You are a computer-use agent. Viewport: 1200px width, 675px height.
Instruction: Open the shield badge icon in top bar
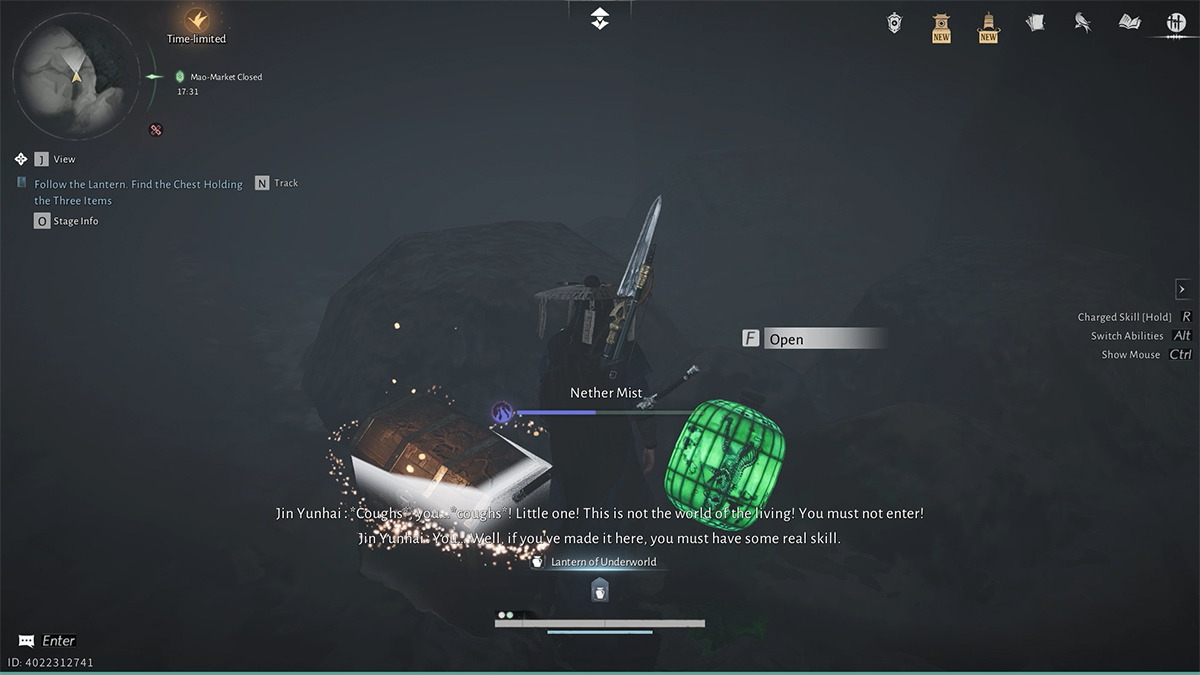click(895, 22)
